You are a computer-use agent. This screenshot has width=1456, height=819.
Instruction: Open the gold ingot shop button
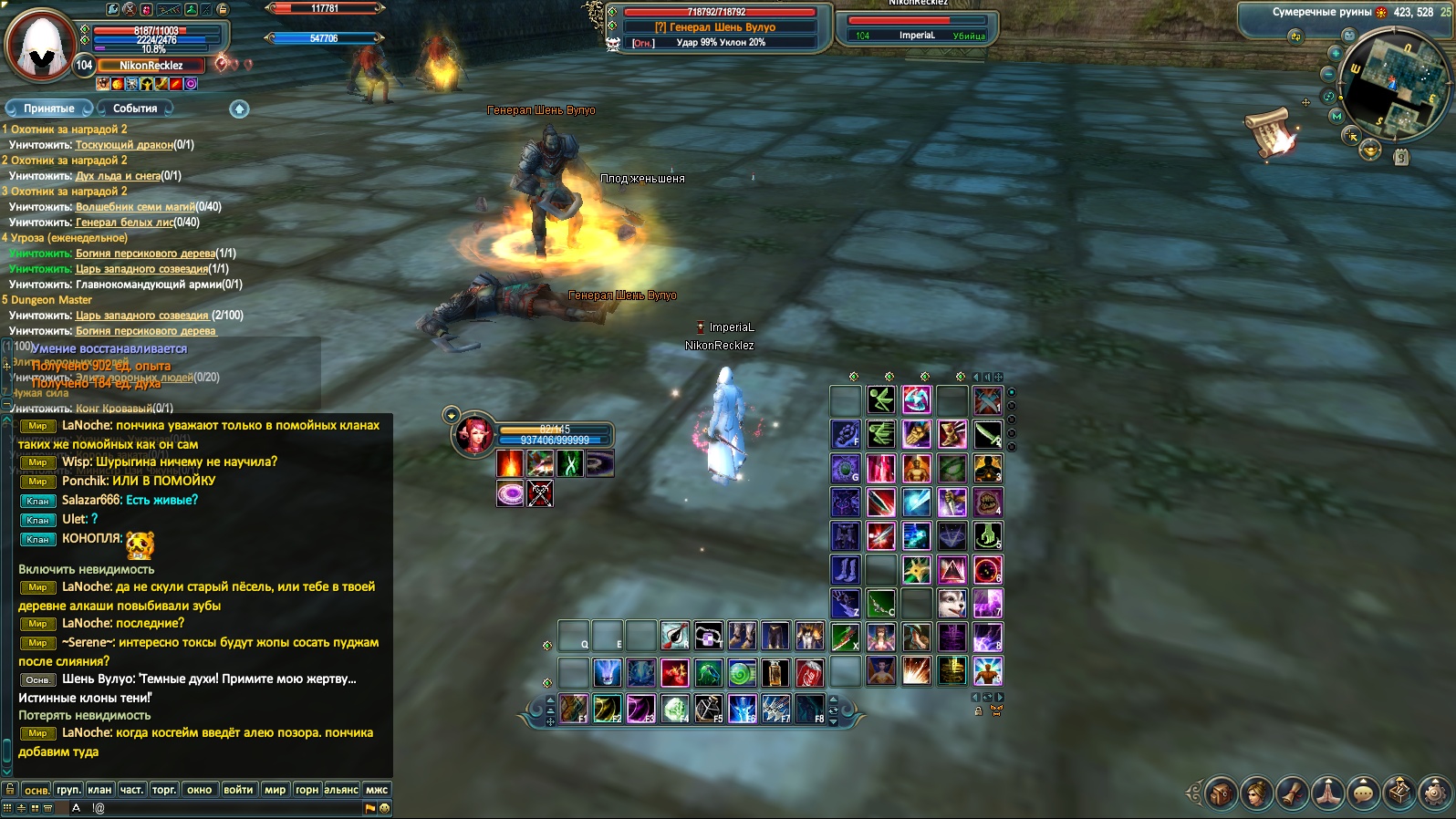point(1369,151)
